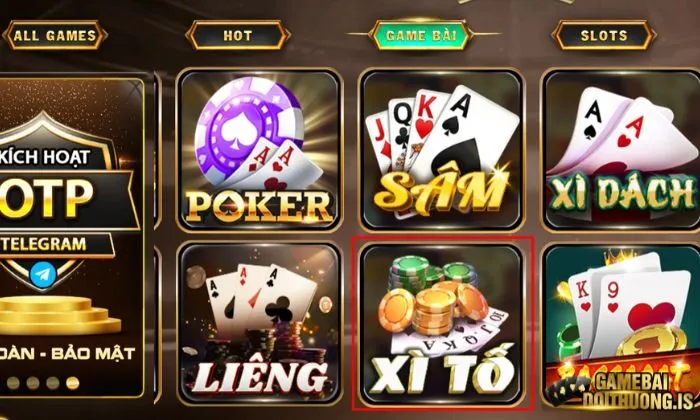
Task: Choose the Xì Dách game tile
Action: [622, 150]
